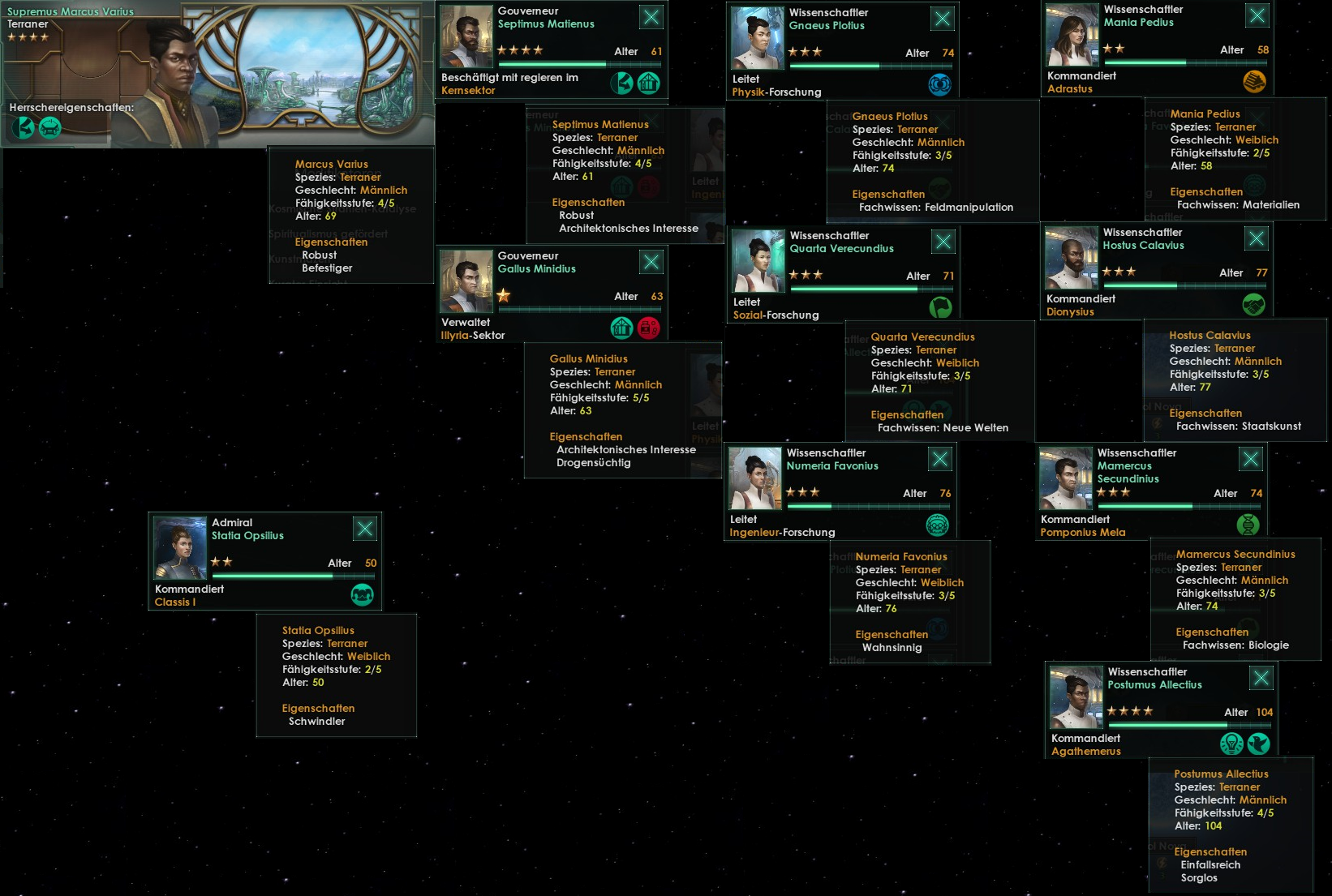Dismiss scientist Mania Pedius
This screenshot has height=896, width=1332.
[1257, 15]
